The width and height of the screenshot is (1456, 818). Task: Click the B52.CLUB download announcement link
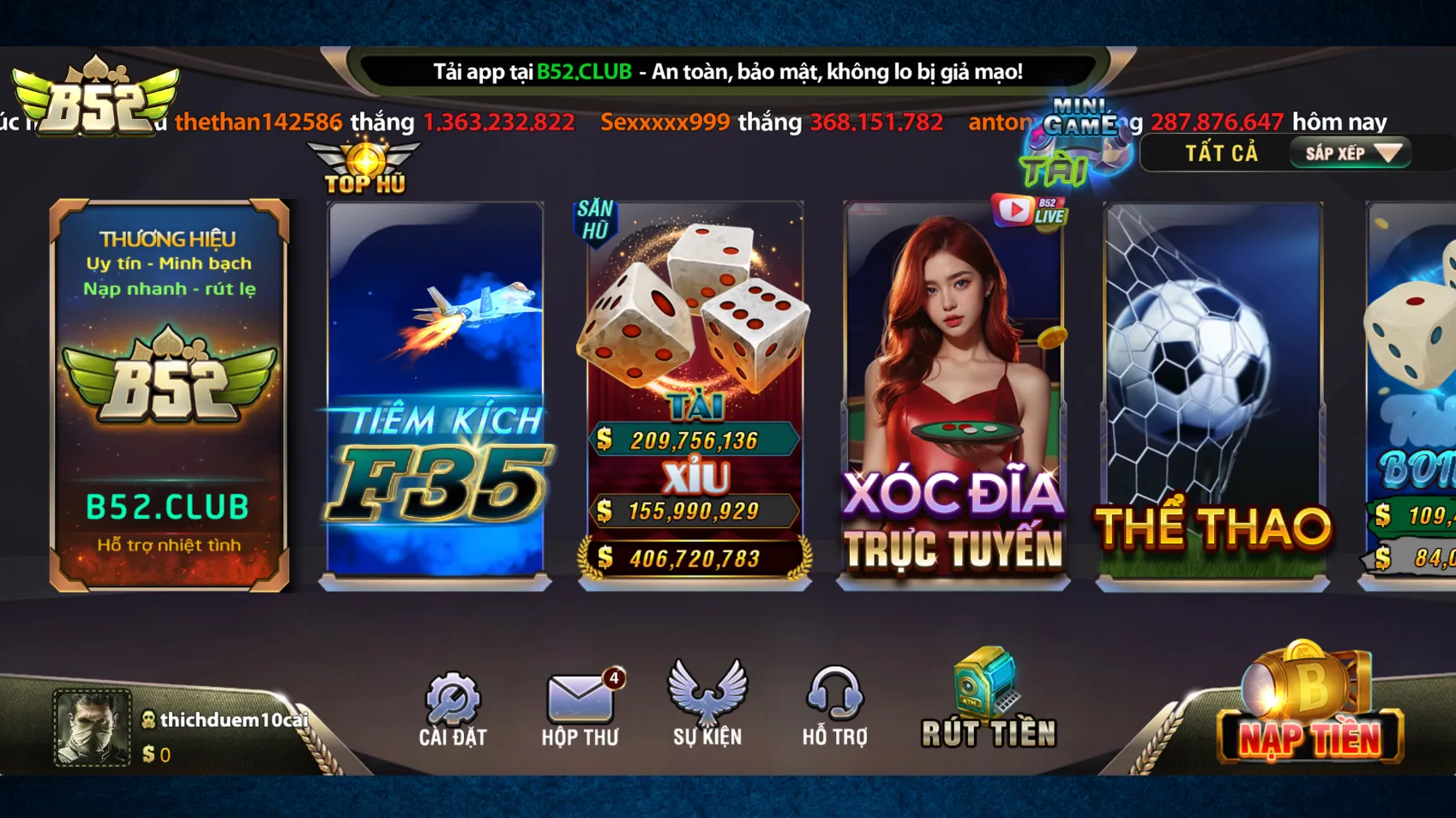[582, 73]
